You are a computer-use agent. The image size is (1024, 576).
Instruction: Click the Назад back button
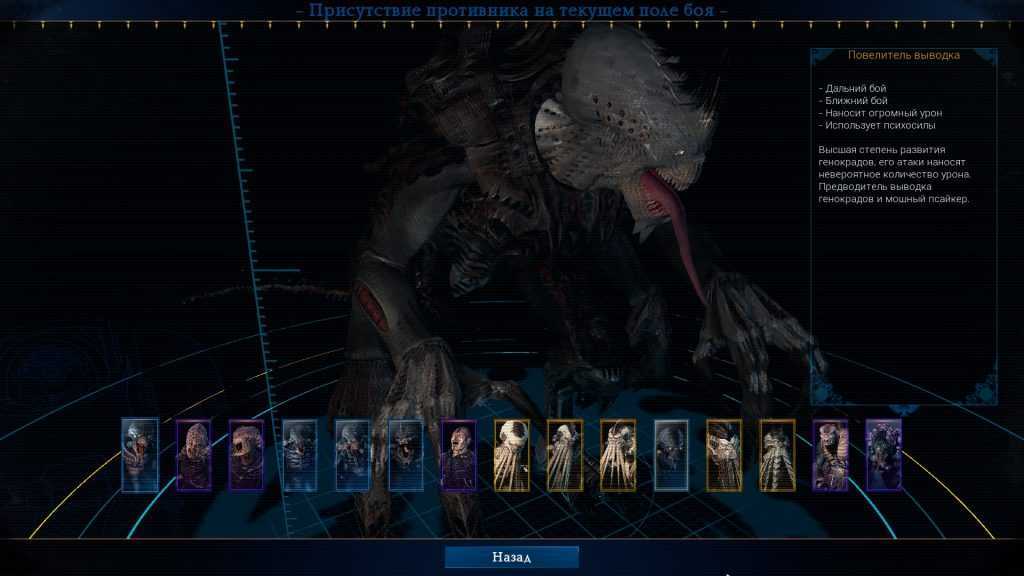(511, 557)
